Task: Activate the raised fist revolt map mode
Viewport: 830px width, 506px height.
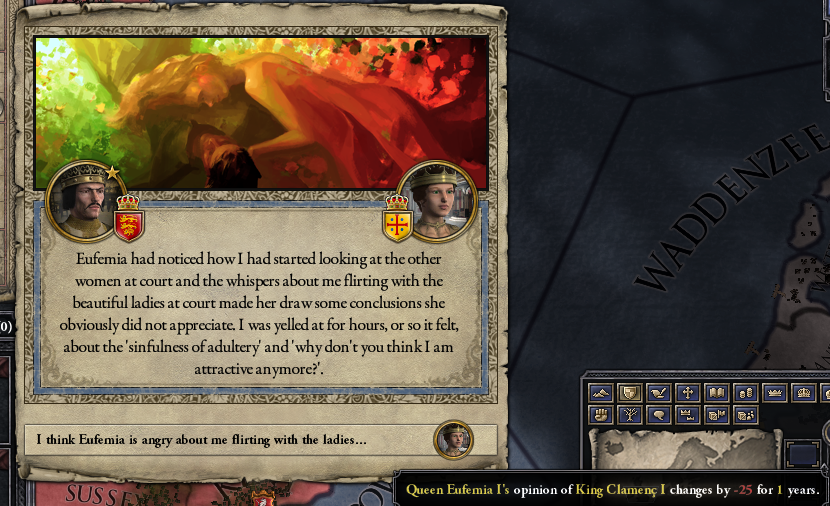Action: (x=600, y=414)
